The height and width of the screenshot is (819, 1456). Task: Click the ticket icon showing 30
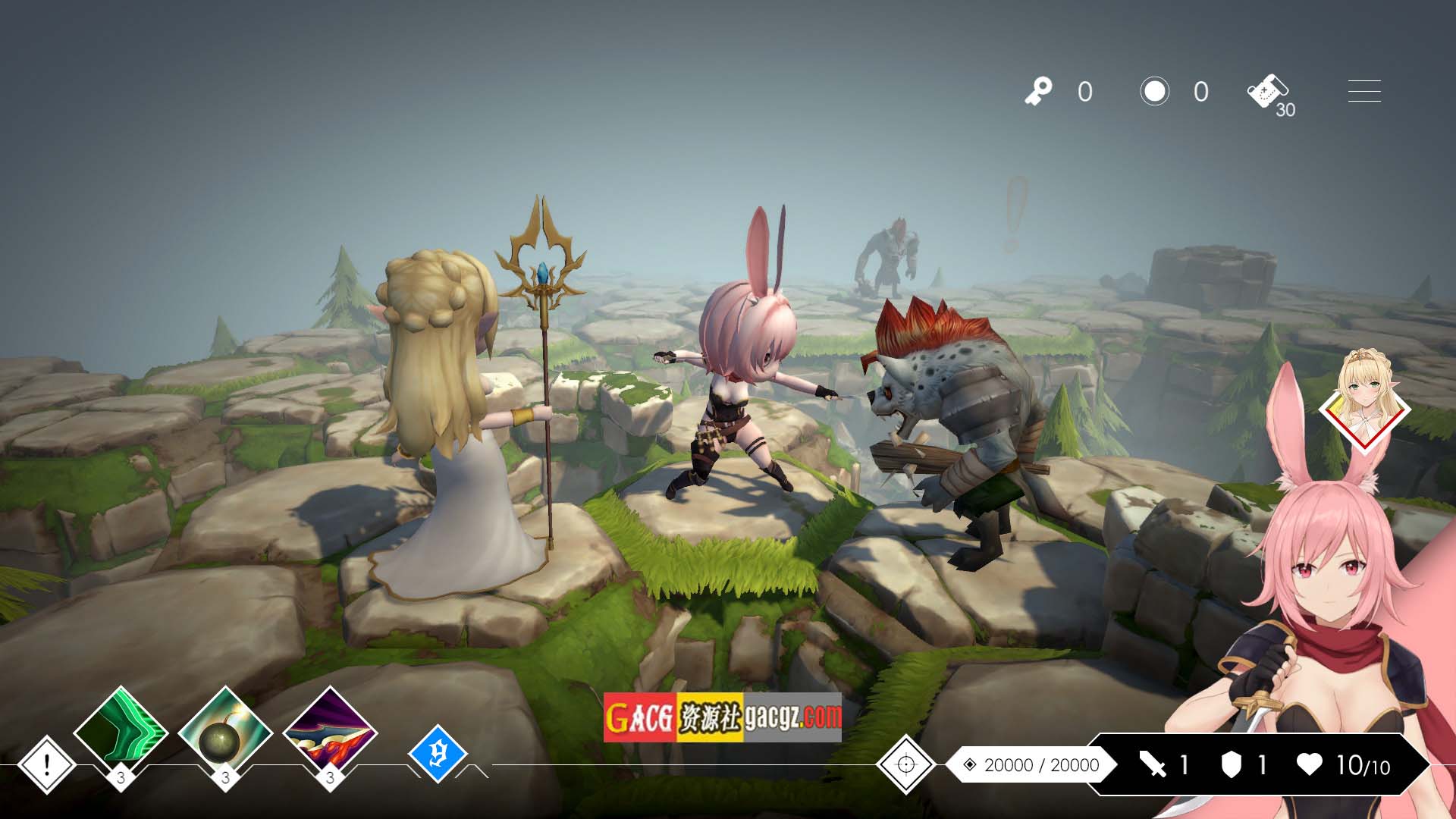point(1269,93)
